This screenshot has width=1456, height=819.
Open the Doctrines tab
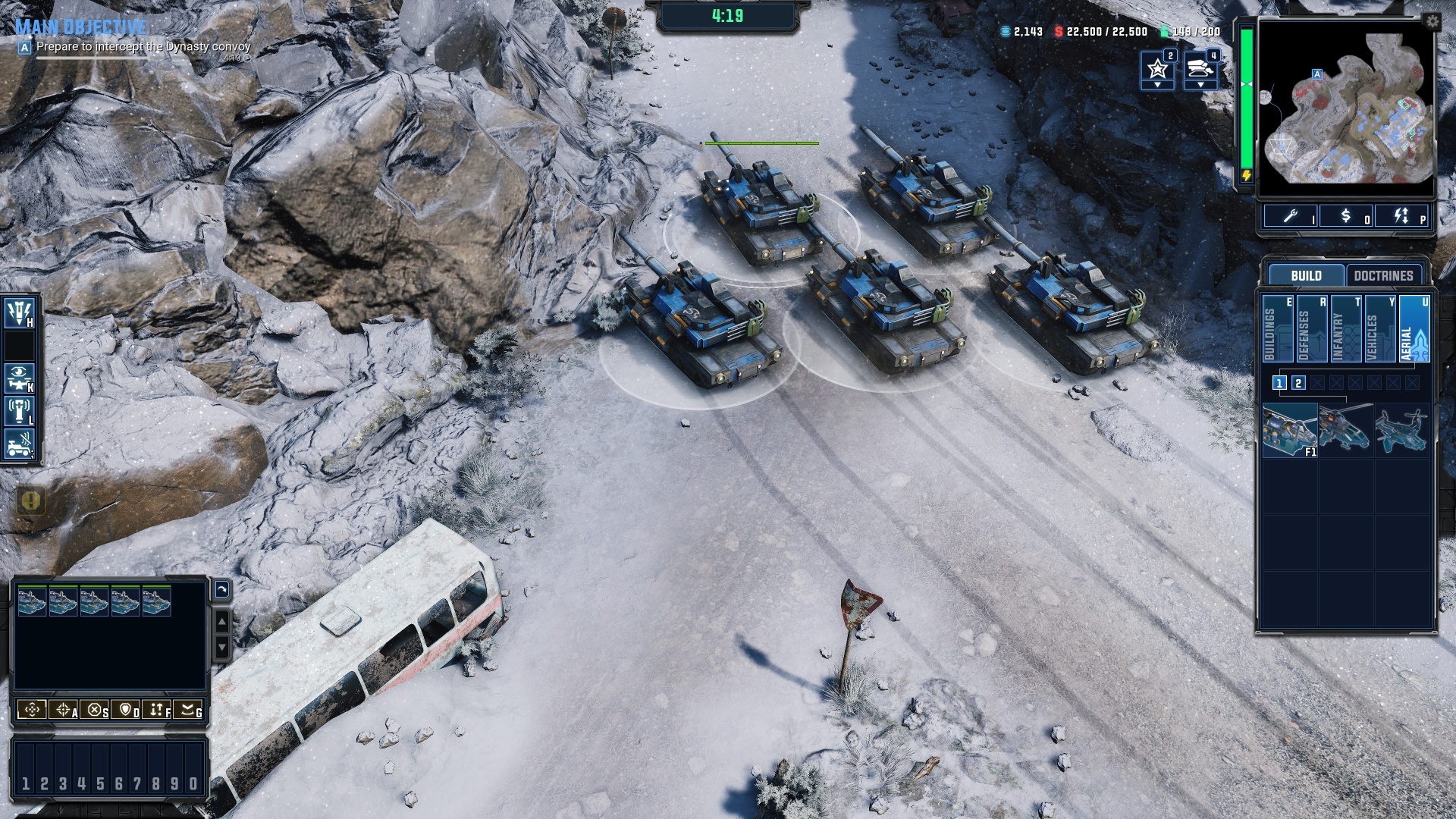(x=1383, y=275)
